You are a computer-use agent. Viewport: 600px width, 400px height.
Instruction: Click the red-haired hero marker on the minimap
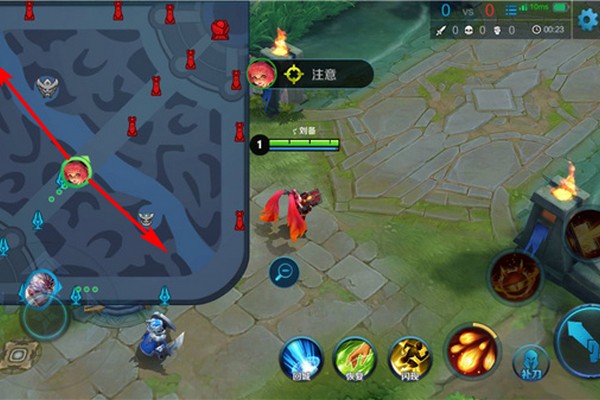click(75, 173)
